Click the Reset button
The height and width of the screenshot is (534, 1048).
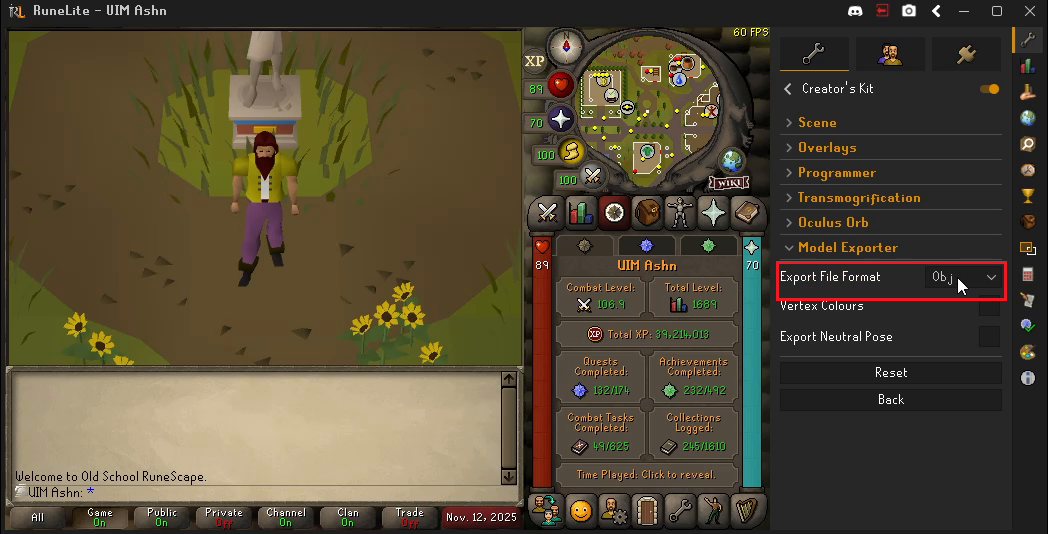tap(890, 373)
